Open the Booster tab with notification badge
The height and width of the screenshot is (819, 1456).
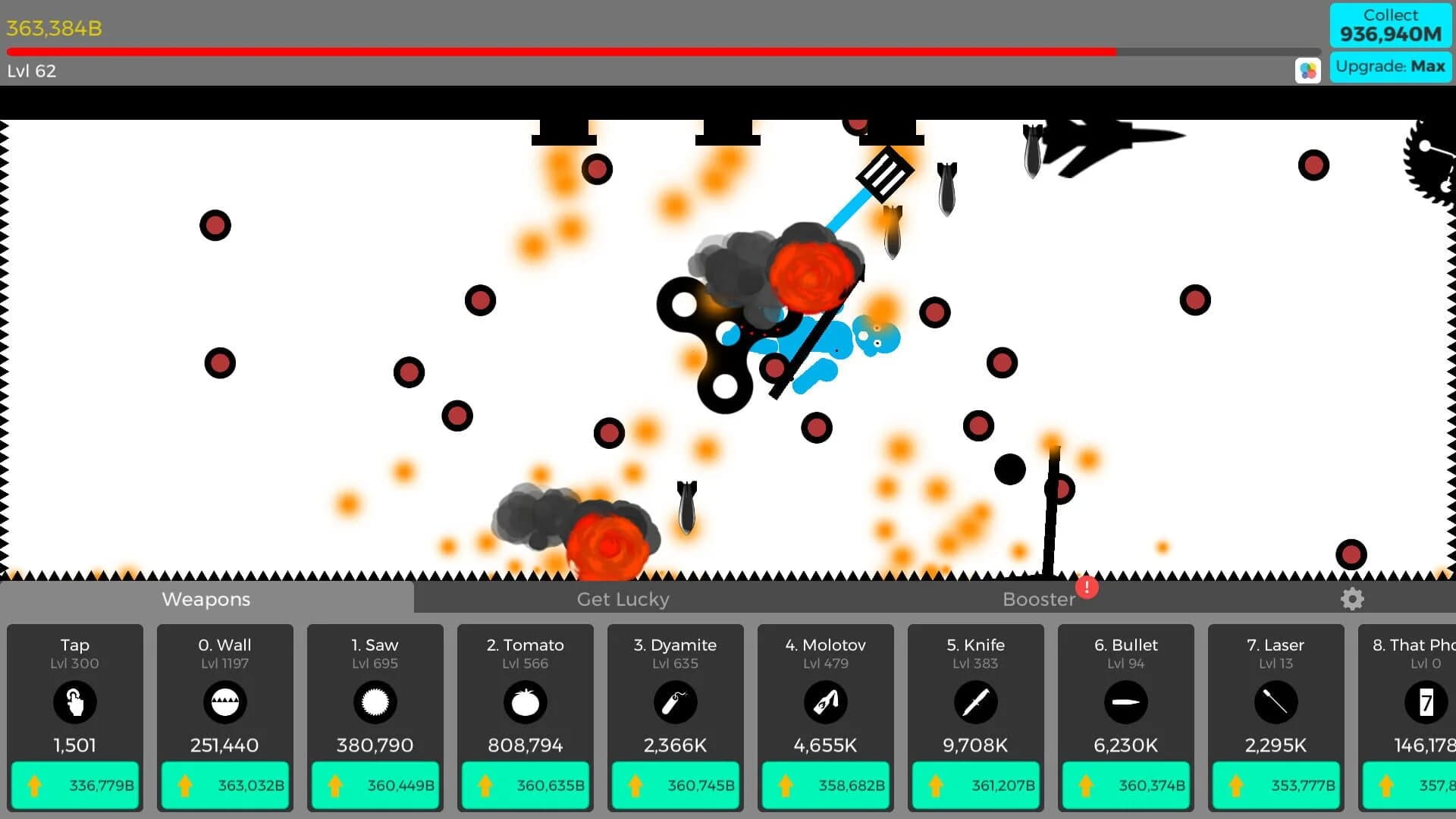(x=1039, y=599)
